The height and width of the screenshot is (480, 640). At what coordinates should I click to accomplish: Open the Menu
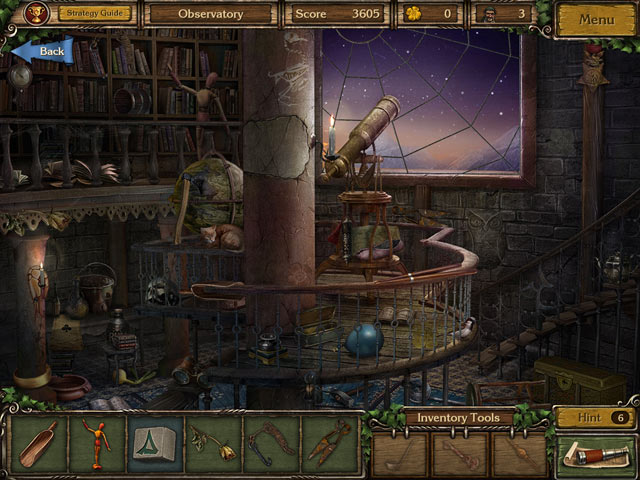595,19
